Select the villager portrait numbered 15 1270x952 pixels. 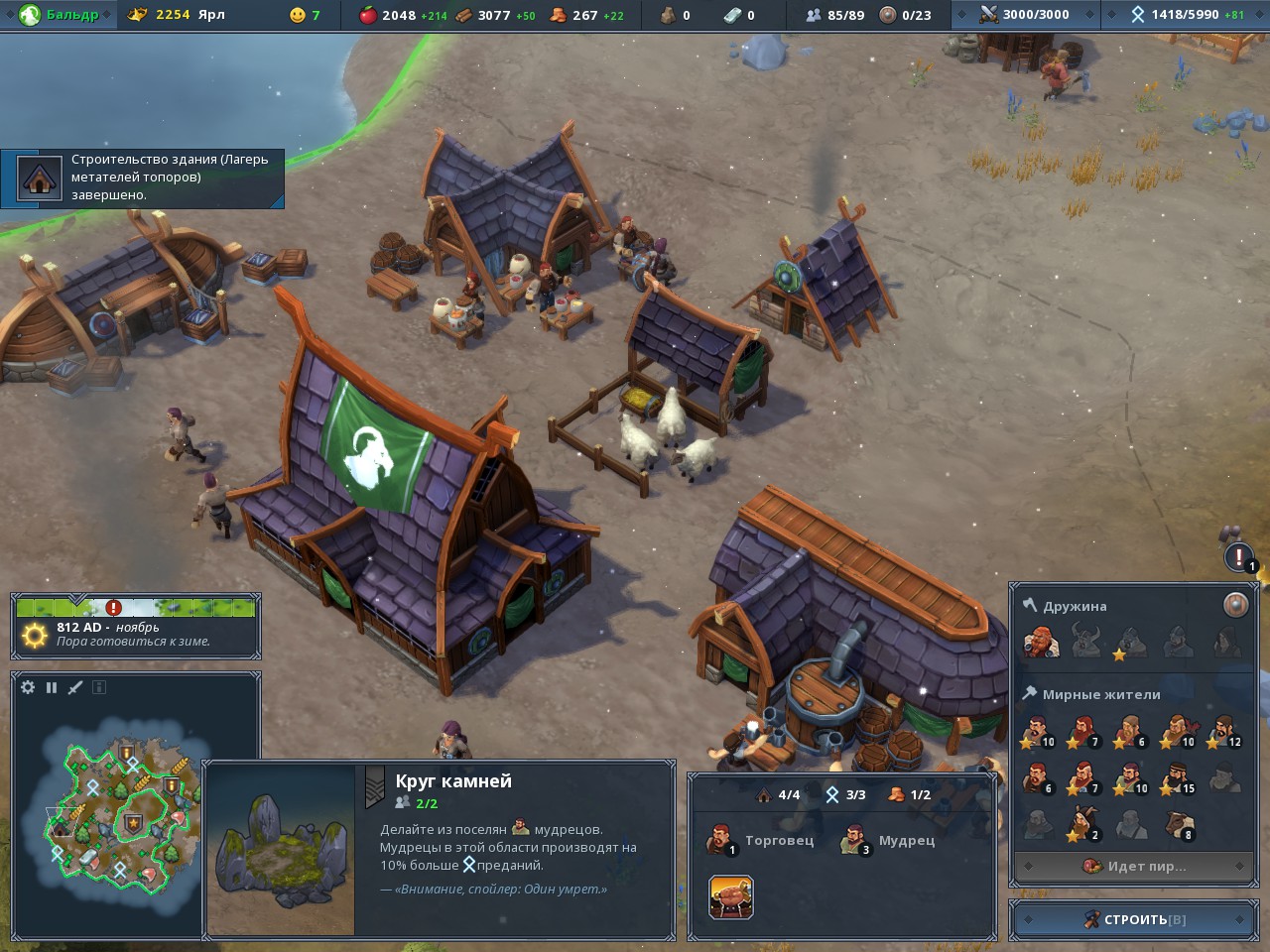click(x=1178, y=779)
